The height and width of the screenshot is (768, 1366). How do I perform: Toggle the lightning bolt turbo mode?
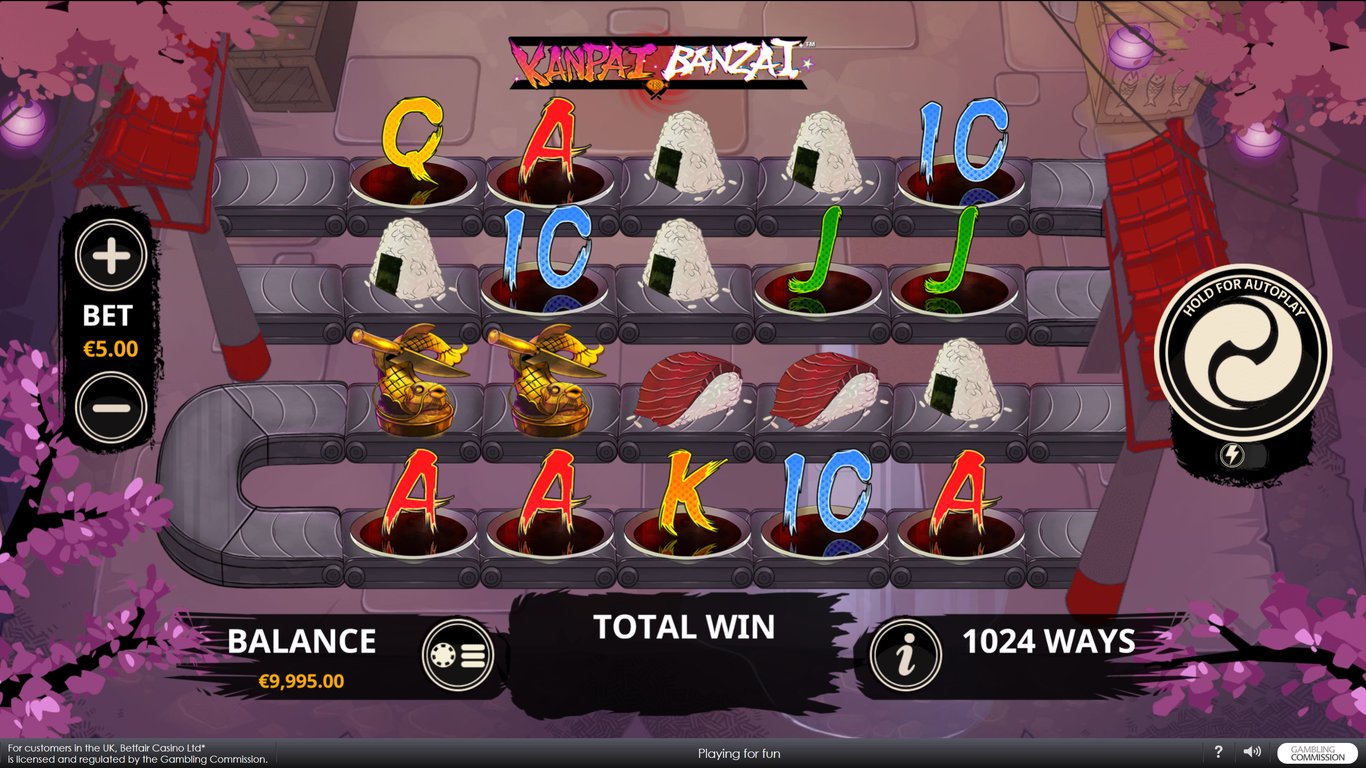point(1231,455)
